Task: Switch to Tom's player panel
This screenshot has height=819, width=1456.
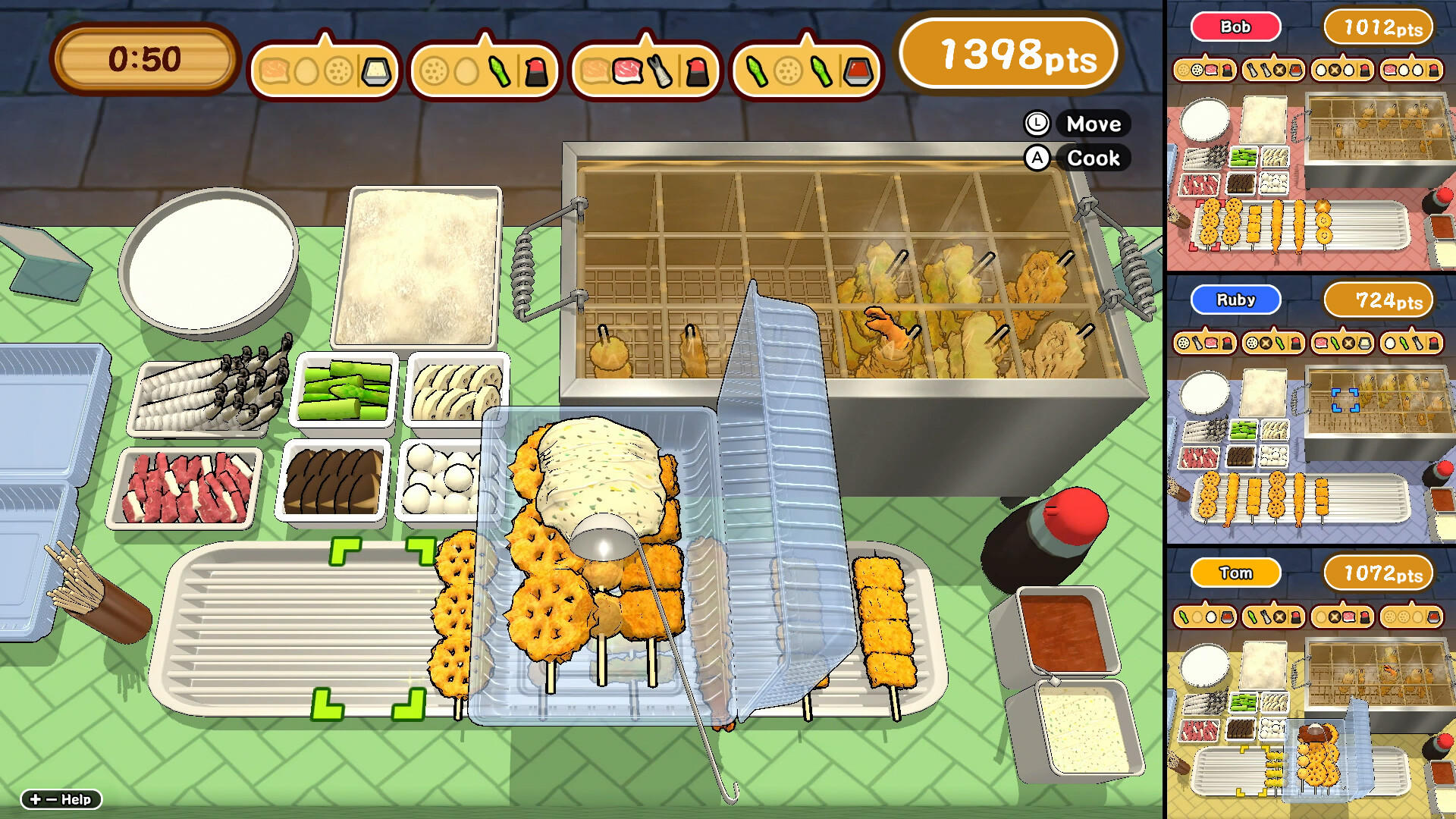Action: (x=1236, y=573)
